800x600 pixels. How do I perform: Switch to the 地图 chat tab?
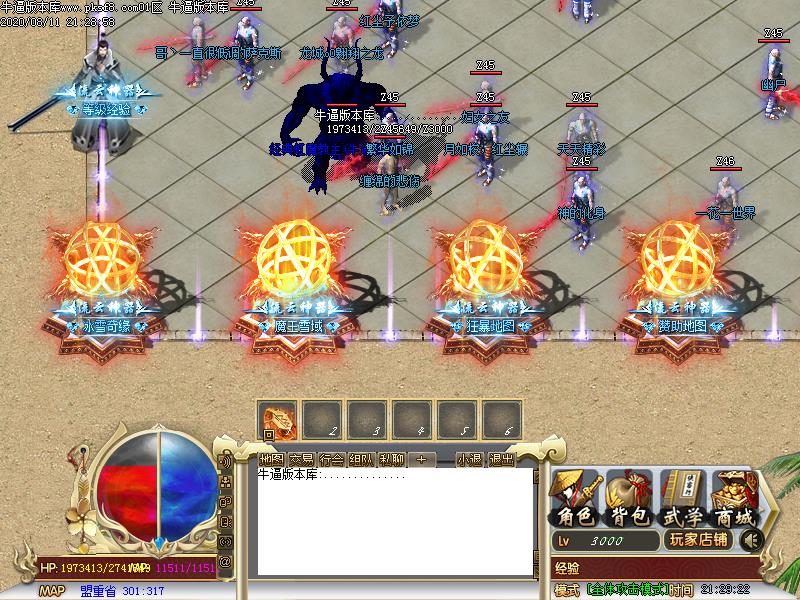point(271,460)
